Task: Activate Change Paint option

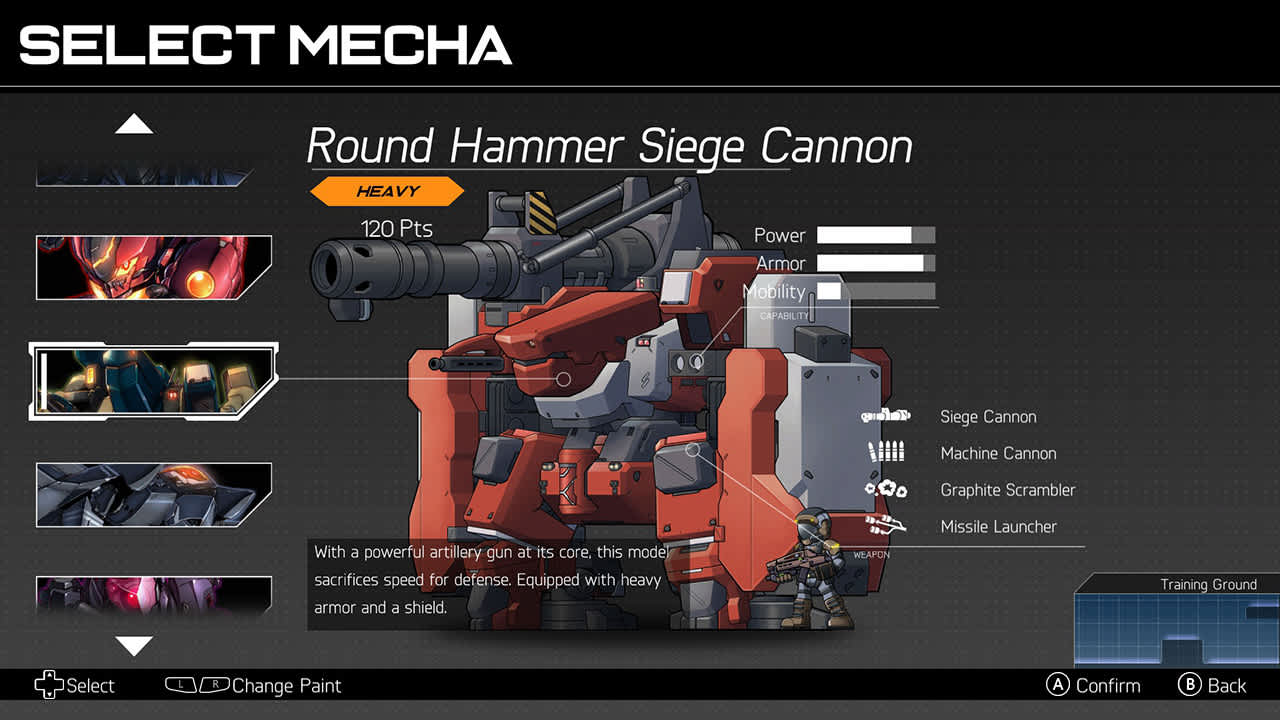Action: pyautogui.click(x=288, y=686)
